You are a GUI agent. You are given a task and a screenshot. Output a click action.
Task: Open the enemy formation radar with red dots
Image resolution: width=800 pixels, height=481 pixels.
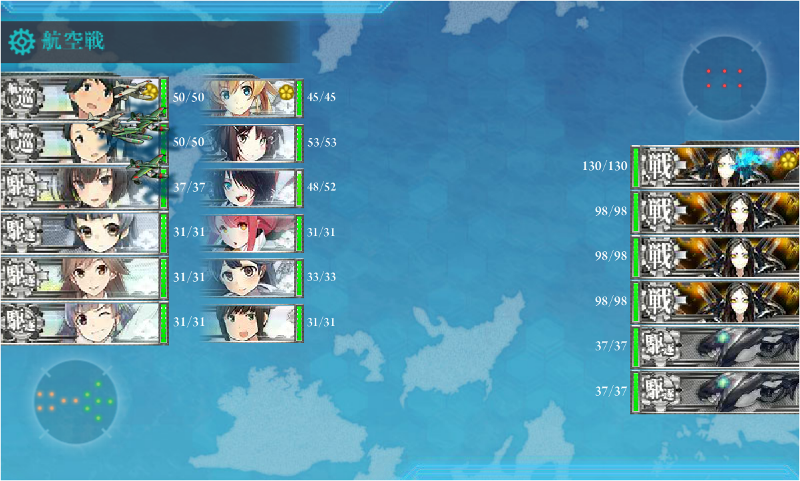[x=724, y=79]
